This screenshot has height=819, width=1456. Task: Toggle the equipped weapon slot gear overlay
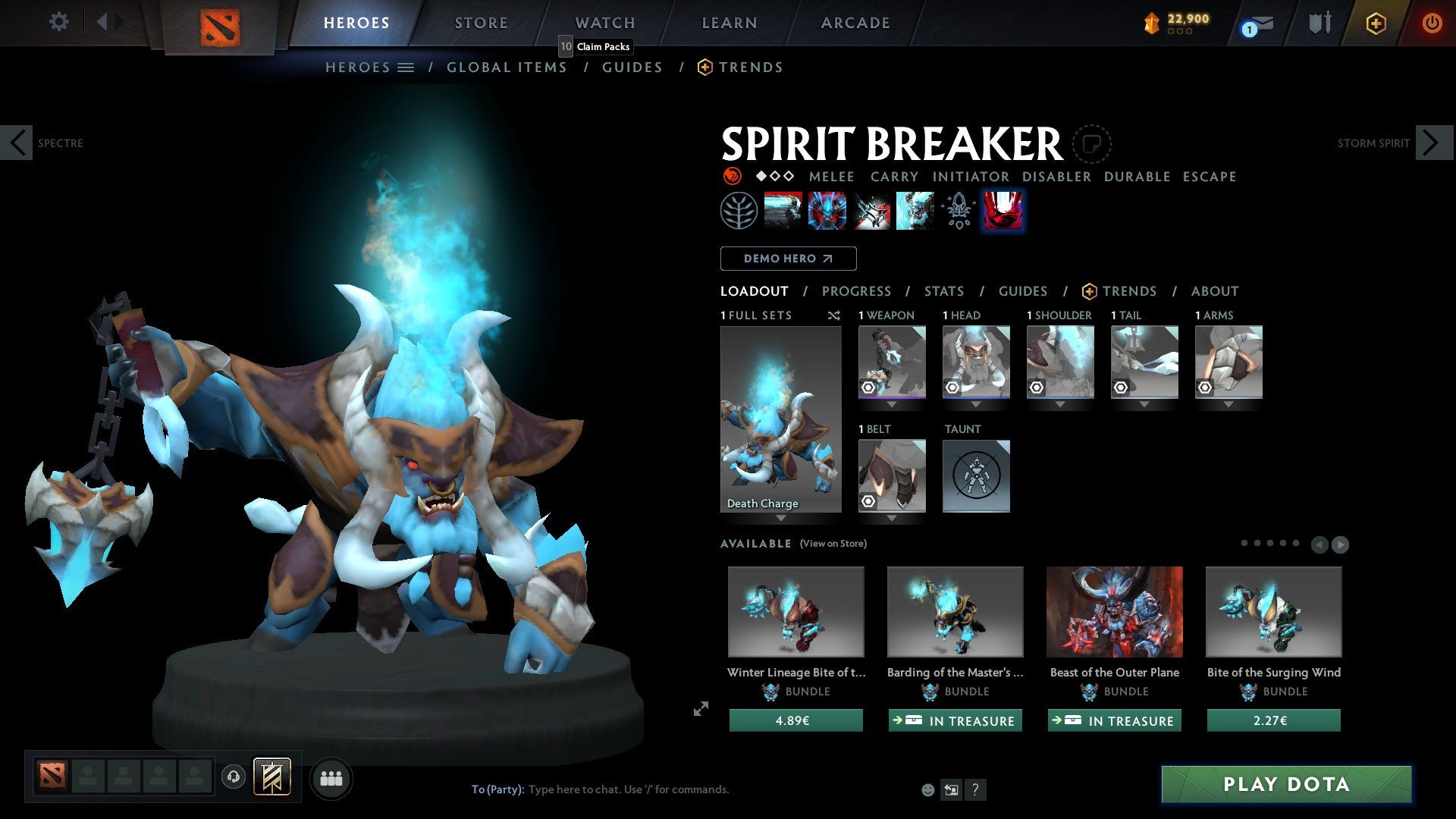tap(868, 388)
